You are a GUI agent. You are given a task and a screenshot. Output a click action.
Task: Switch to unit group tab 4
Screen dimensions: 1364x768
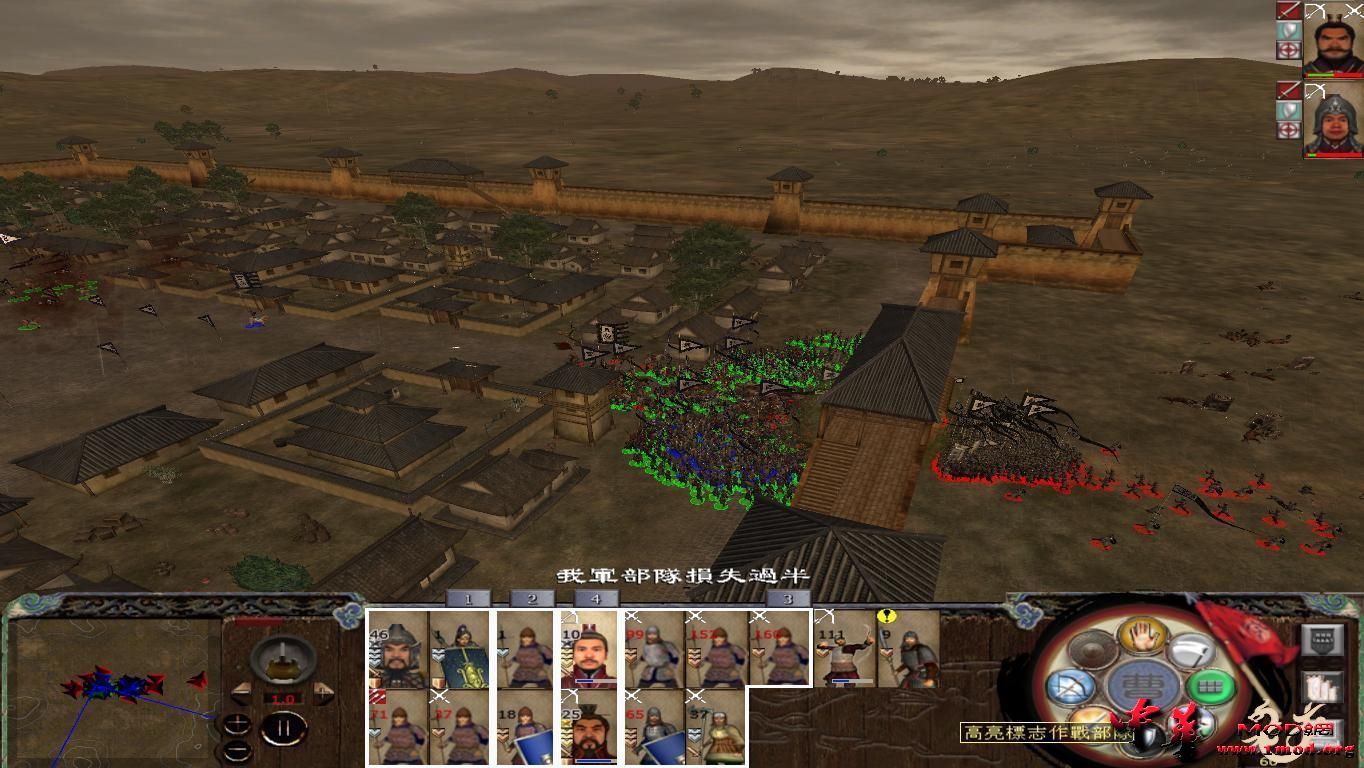tap(594, 599)
